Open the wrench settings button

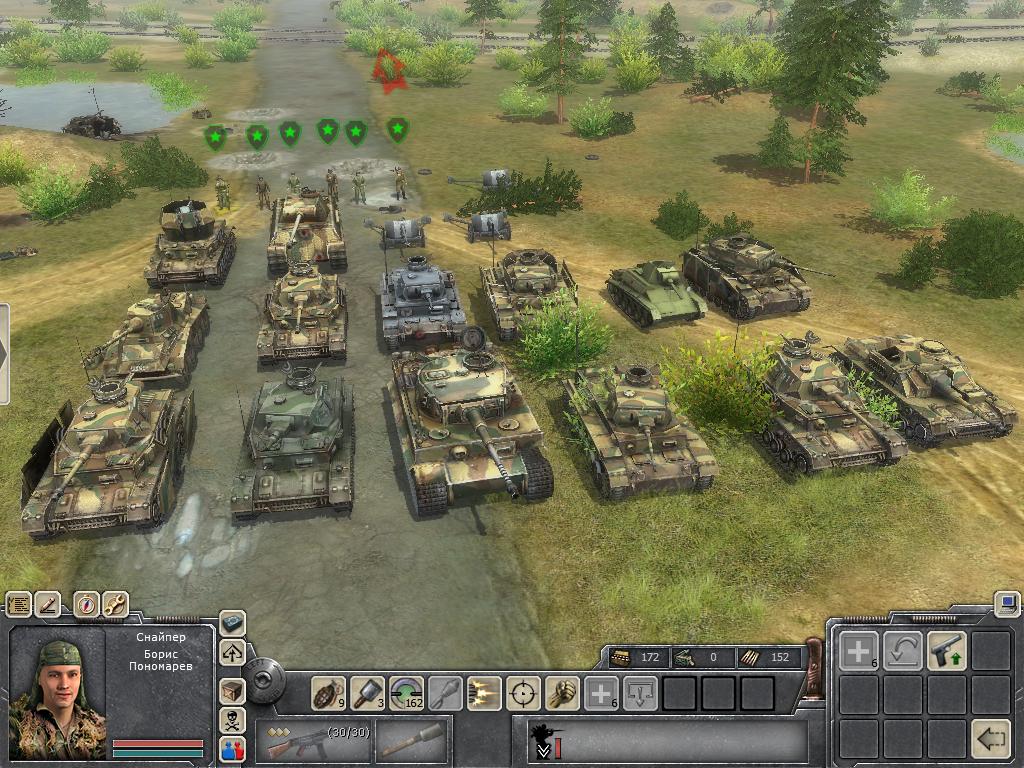(115, 604)
